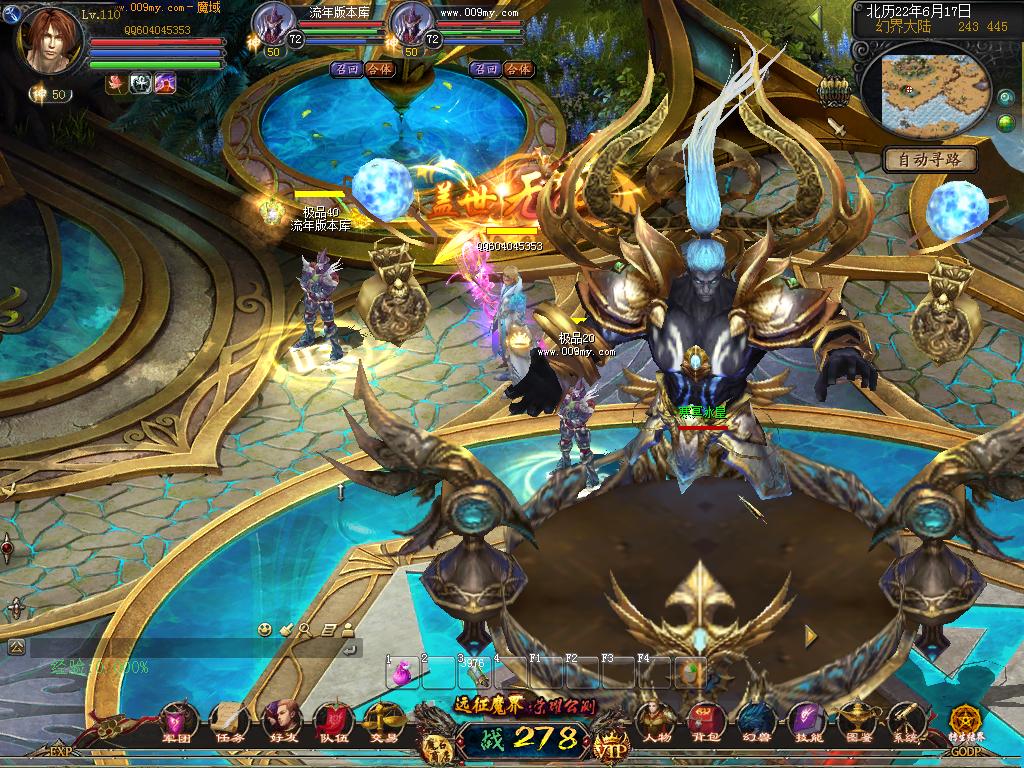1024x768 pixels.
Task: Merge with the second pet via 合体
Action: pos(518,69)
